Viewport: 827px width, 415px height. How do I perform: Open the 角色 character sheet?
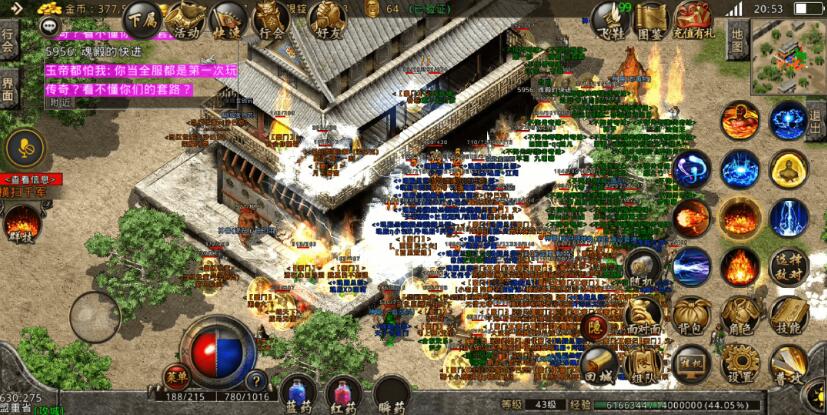coord(740,315)
